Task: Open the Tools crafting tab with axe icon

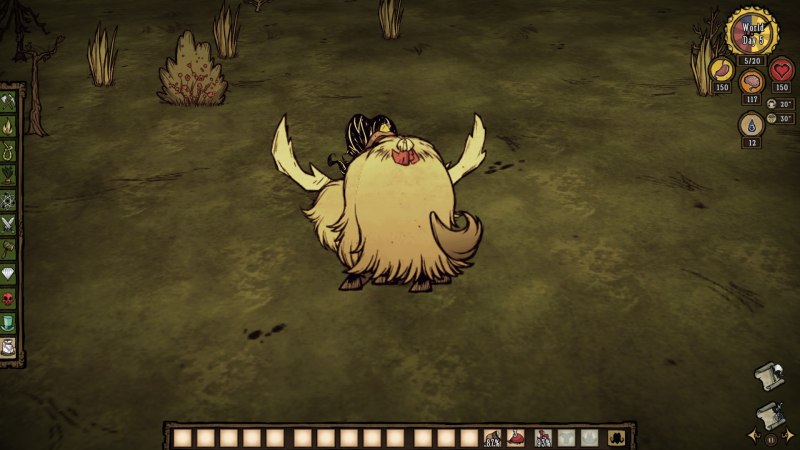Action: 9,102
